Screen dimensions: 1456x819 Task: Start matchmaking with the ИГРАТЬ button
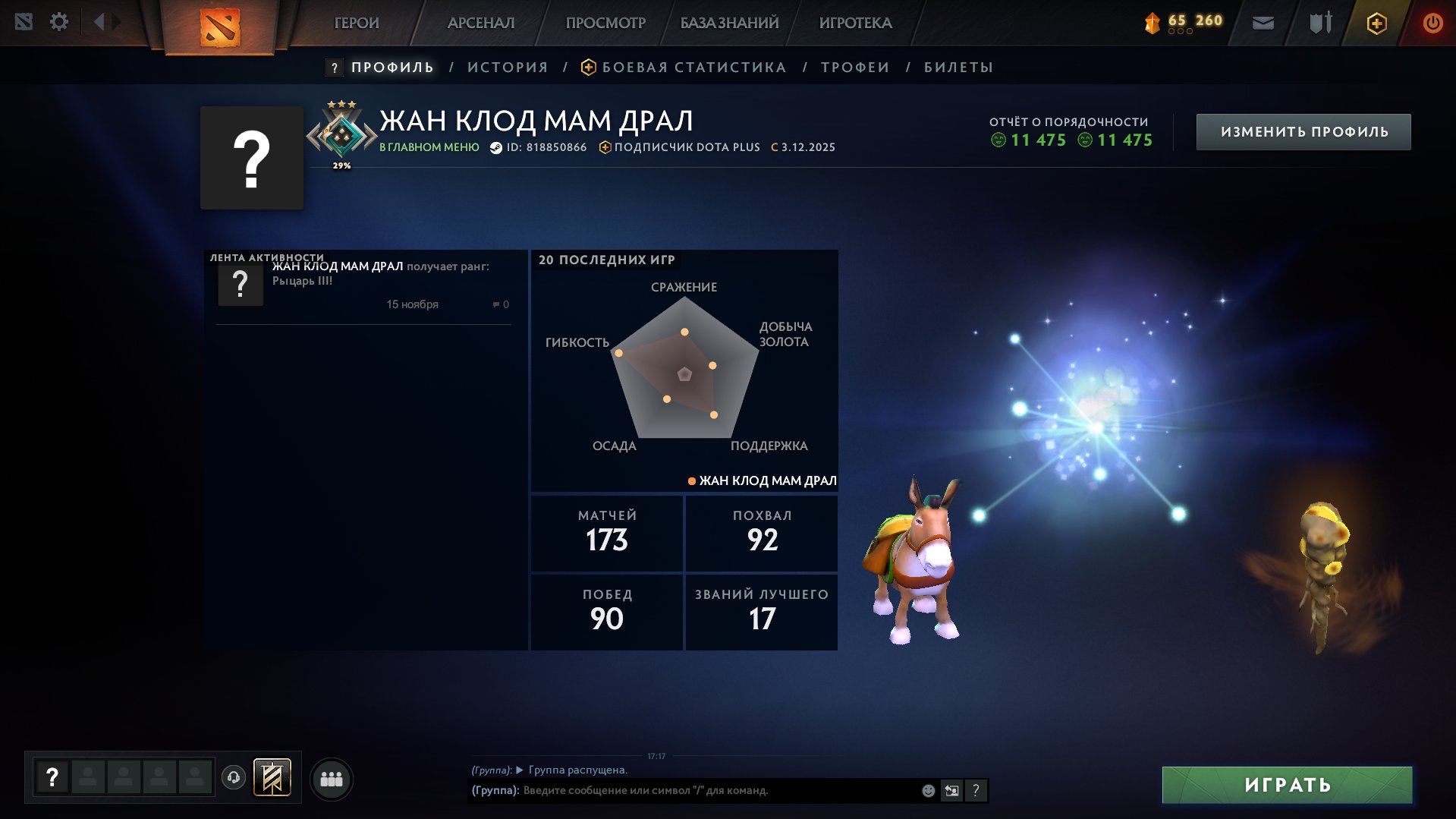click(x=1287, y=785)
